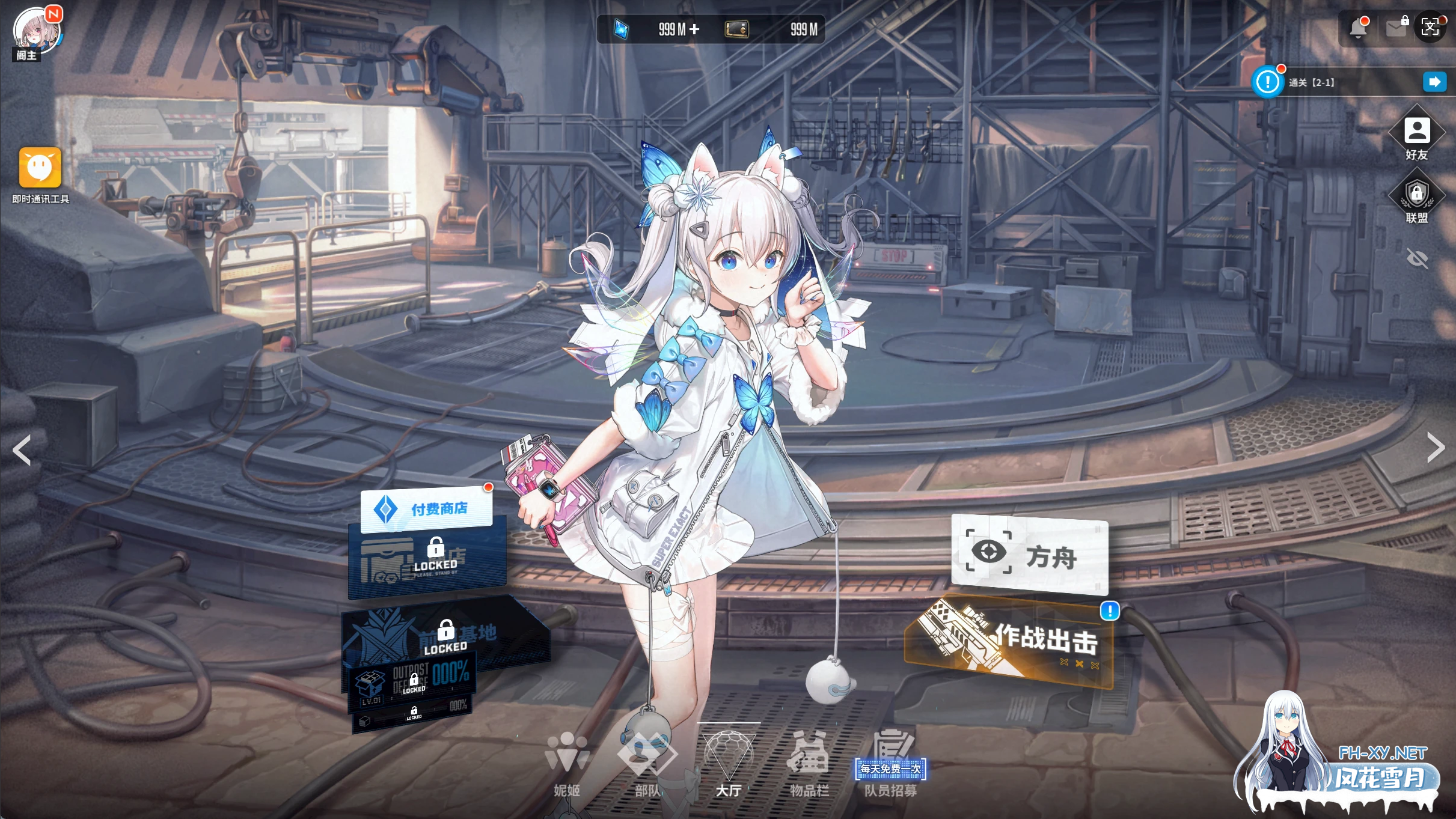
Task: Open the Nikke (妮姬) tab
Action: point(566,764)
